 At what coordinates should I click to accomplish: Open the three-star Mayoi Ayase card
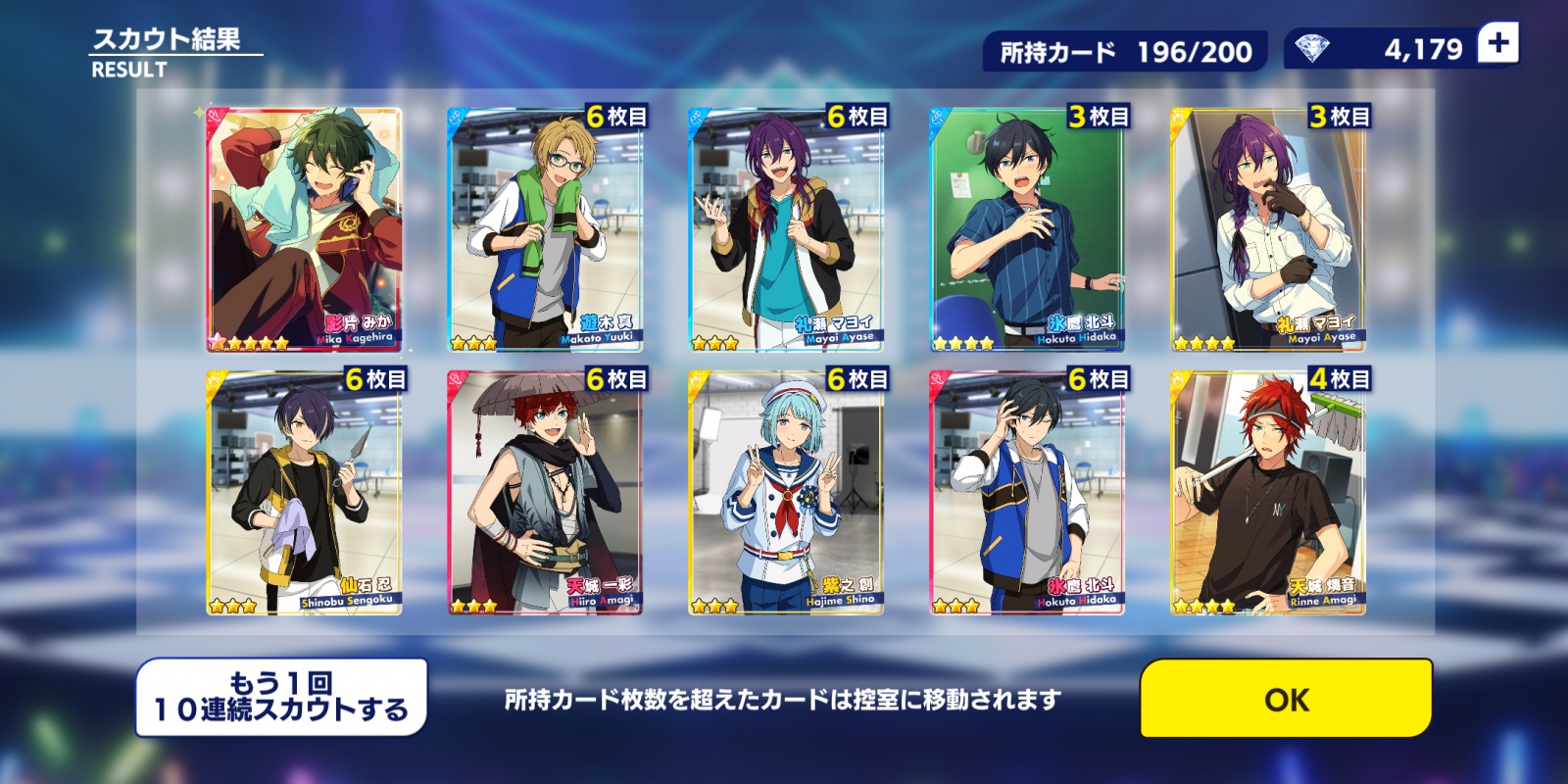(x=786, y=229)
